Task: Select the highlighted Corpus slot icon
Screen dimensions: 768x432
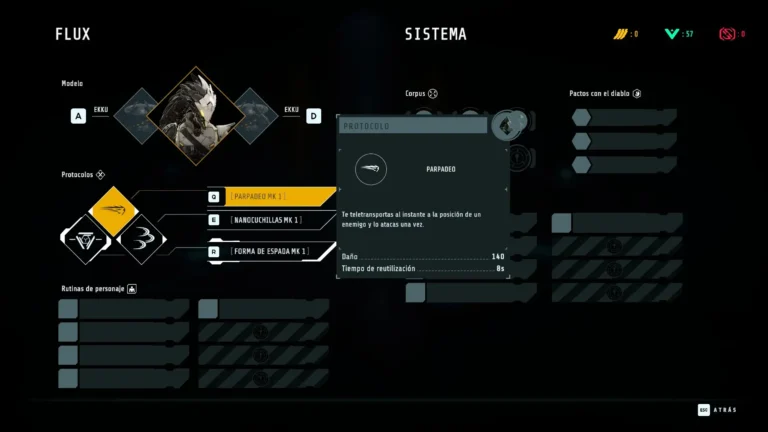Action: point(507,124)
